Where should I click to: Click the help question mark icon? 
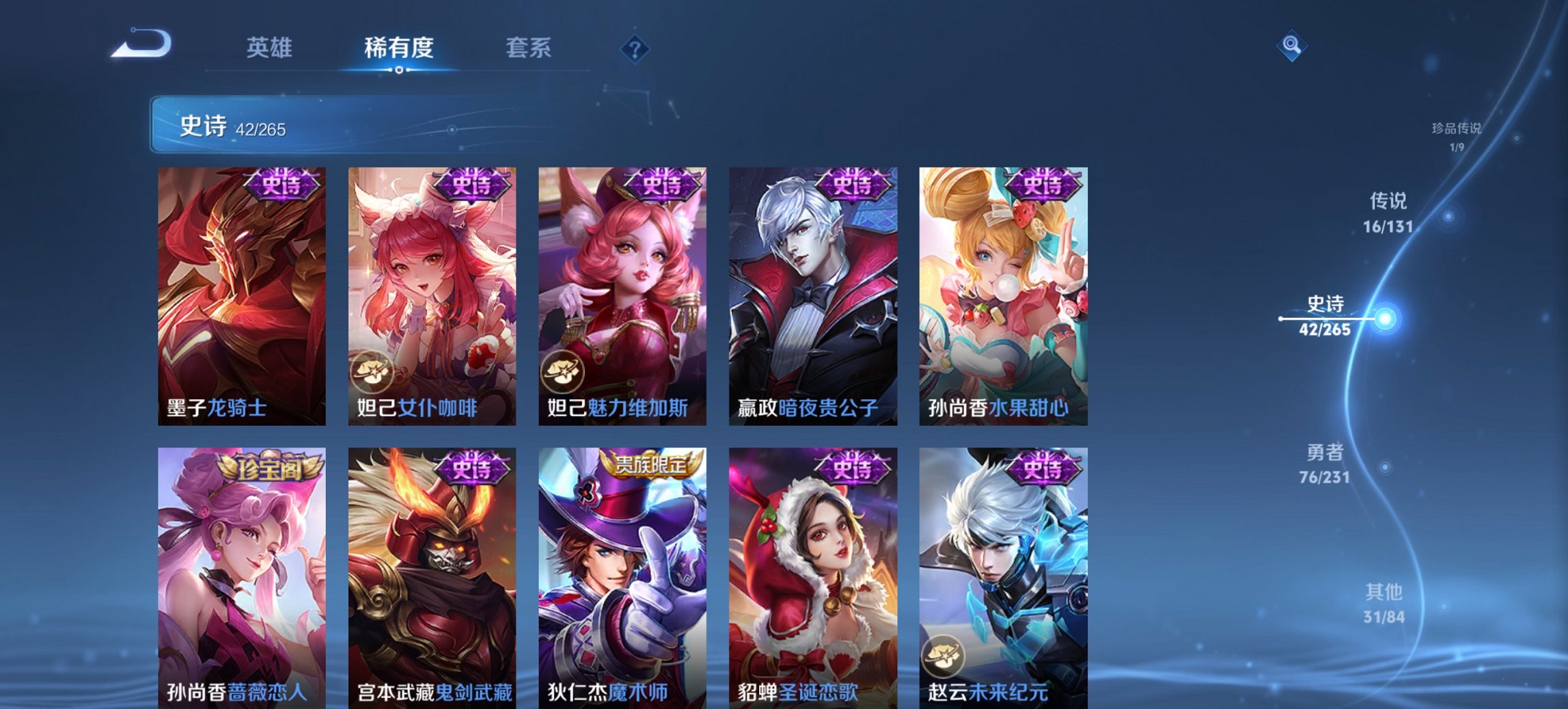pos(636,49)
